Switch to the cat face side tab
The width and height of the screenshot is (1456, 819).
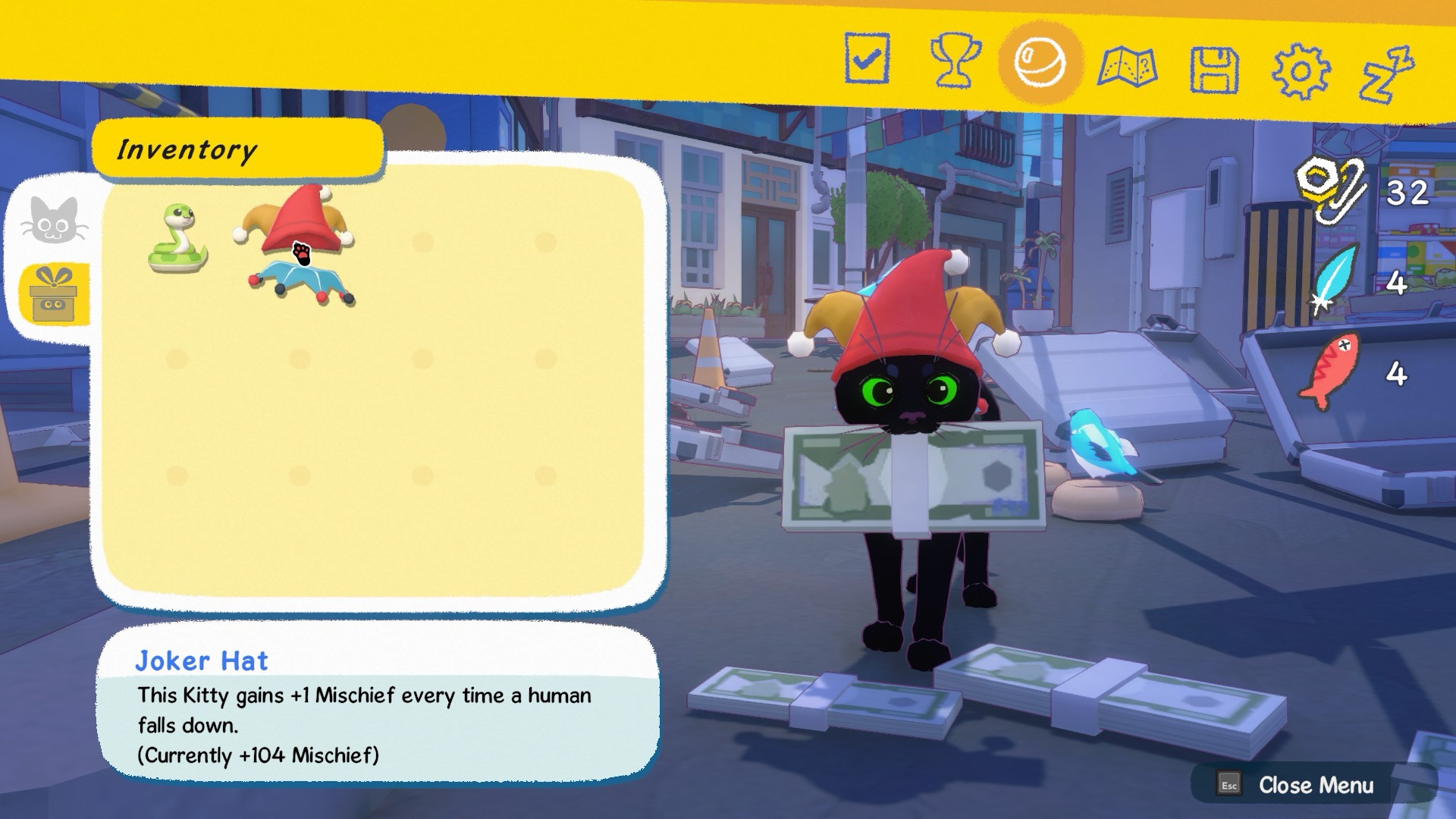pos(55,220)
